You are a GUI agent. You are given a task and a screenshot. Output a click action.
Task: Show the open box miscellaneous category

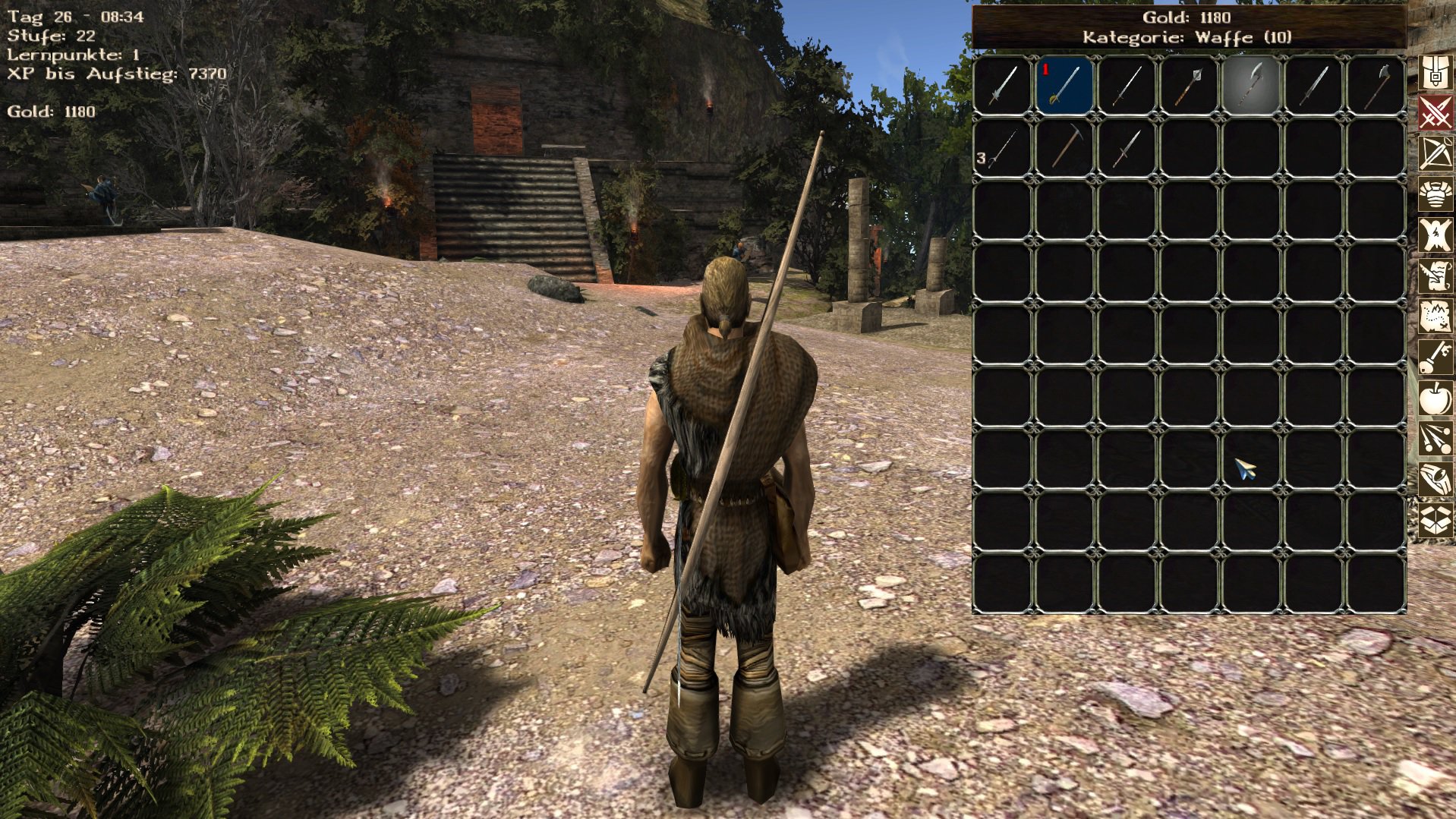pos(1435,521)
